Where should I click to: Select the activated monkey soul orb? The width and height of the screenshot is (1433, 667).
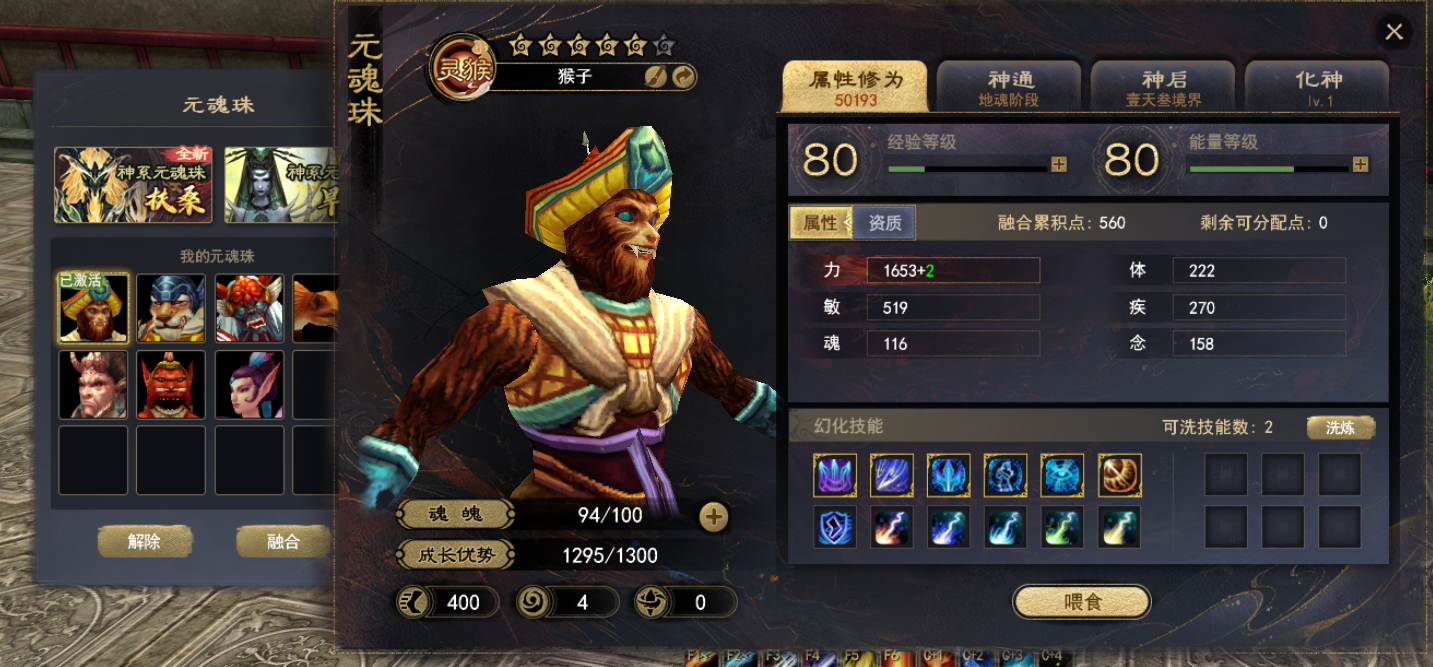[93, 308]
